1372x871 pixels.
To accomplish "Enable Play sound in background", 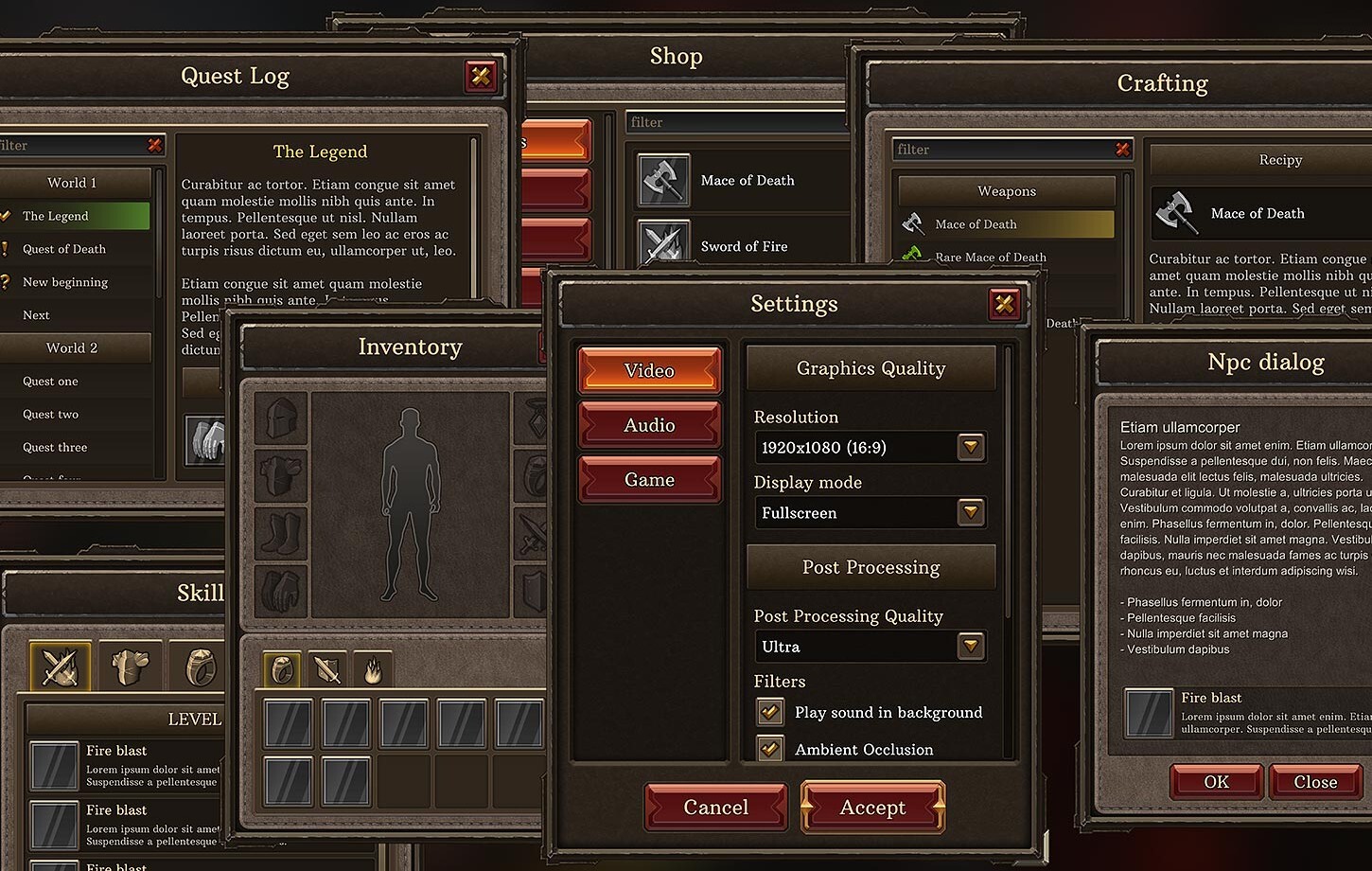I will tap(770, 711).
